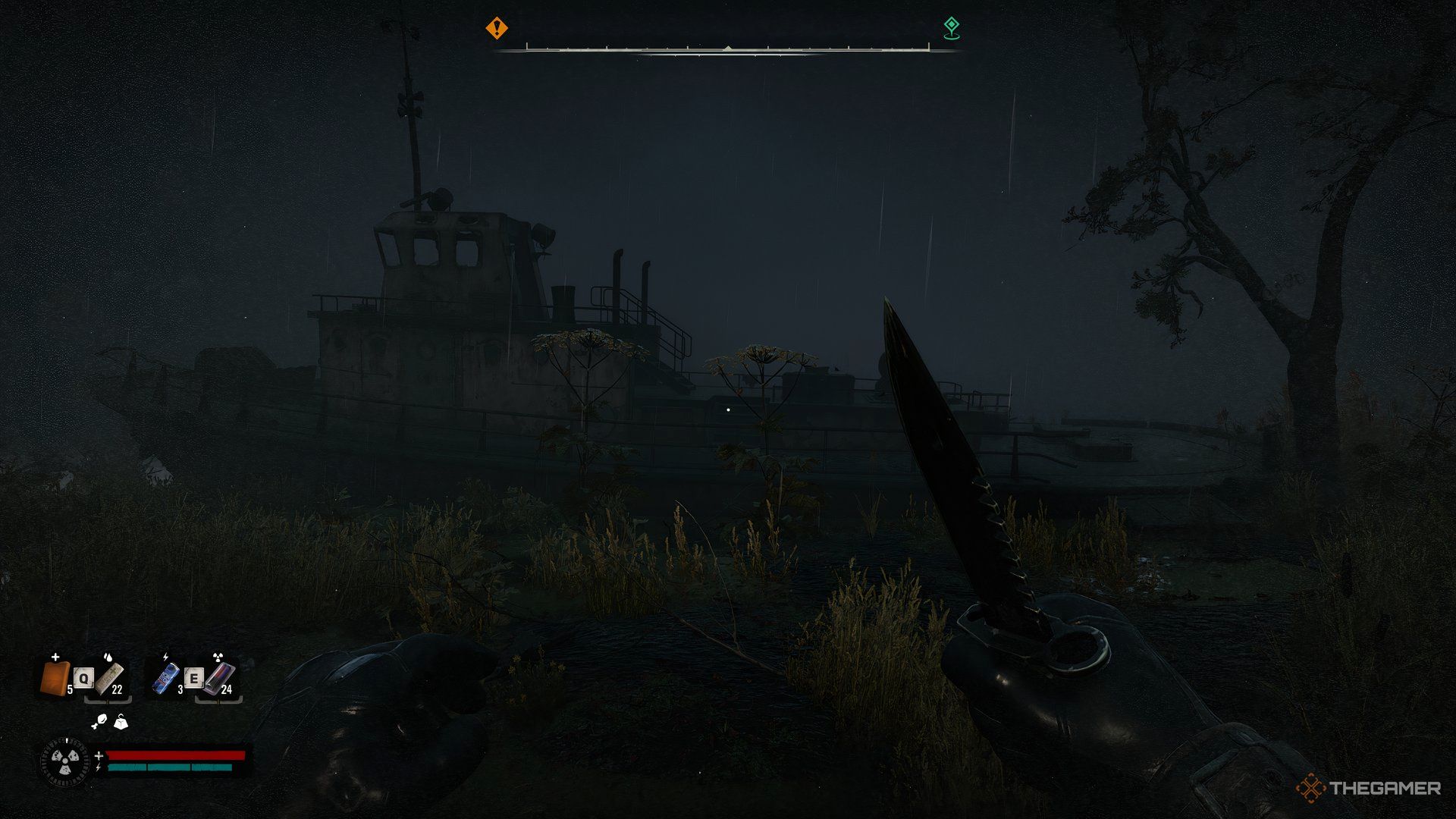This screenshot has width=1456, height=819.
Task: Click the water drop icon above the bandage slot
Action: point(108,657)
